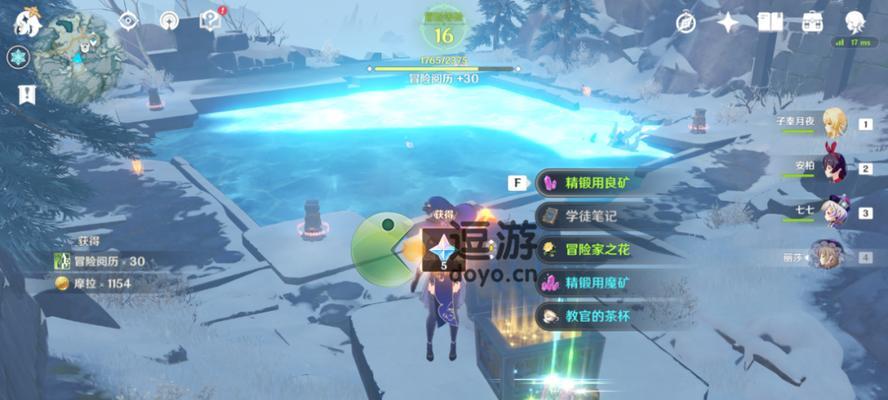Open the wish four-pointed star icon
This screenshot has width=888, height=400.
tap(728, 22)
